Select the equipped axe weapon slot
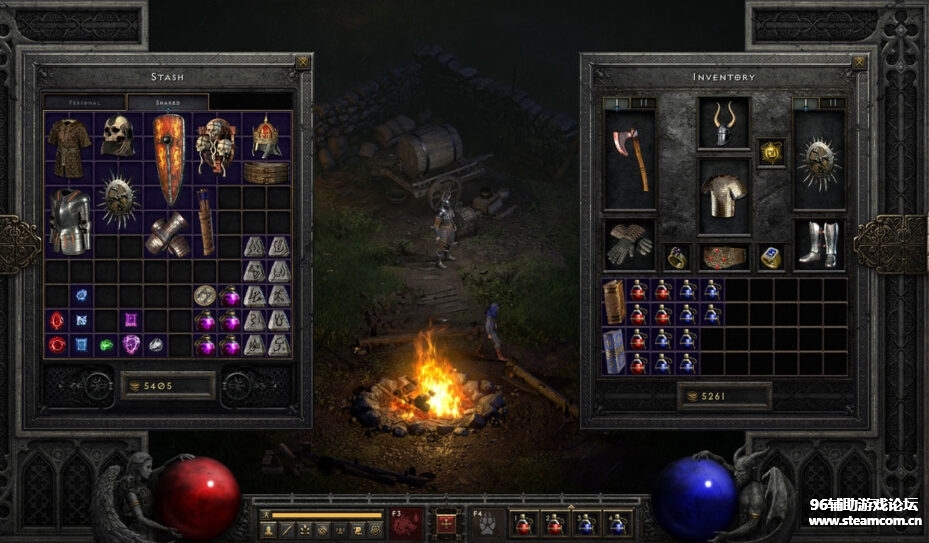Image resolution: width=929 pixels, height=543 pixels. pos(630,160)
